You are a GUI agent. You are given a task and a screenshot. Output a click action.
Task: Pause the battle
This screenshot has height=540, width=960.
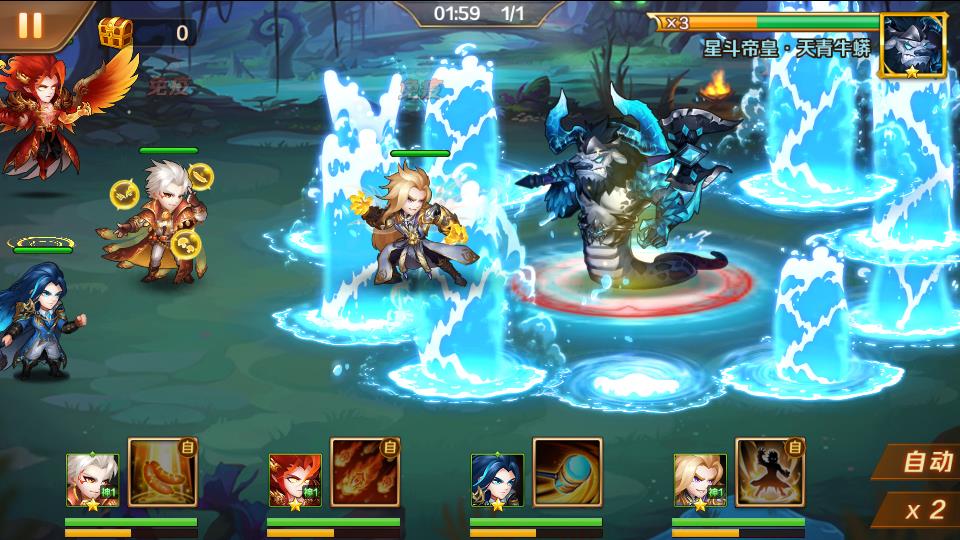[30, 24]
